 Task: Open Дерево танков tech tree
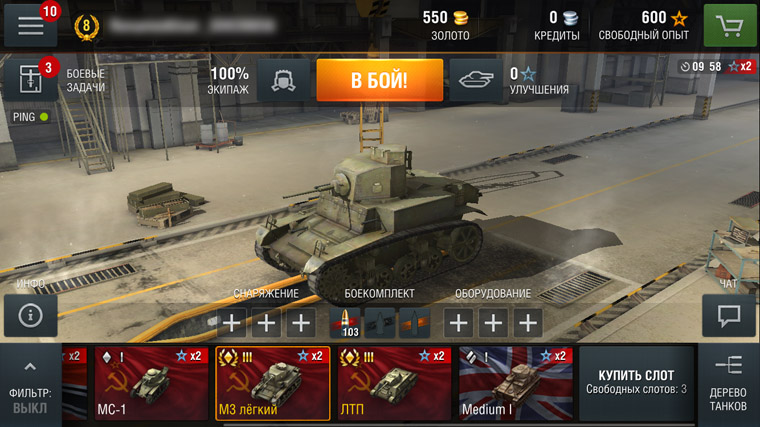(x=728, y=385)
